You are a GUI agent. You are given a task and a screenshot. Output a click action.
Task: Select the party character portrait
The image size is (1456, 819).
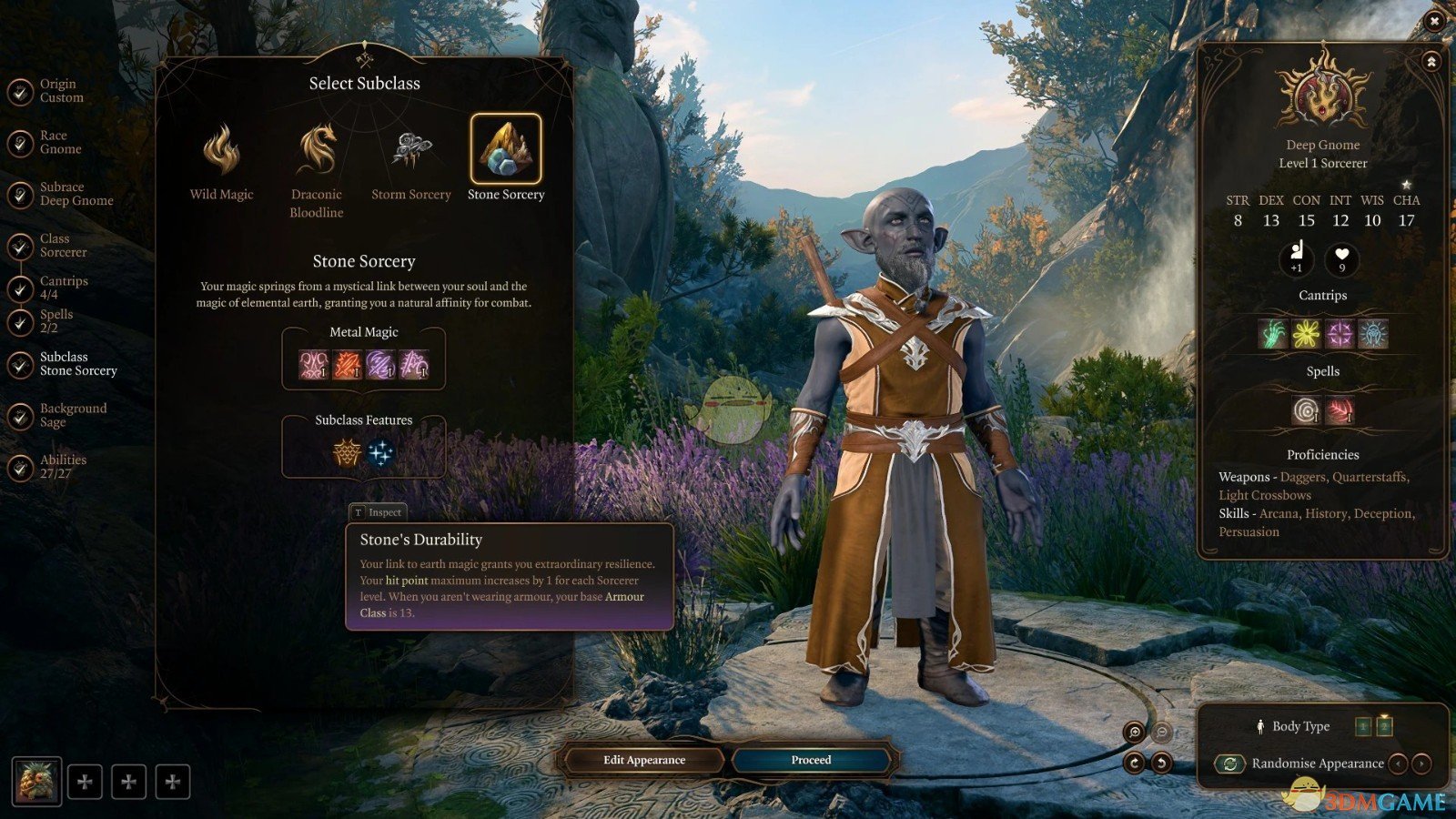37,782
